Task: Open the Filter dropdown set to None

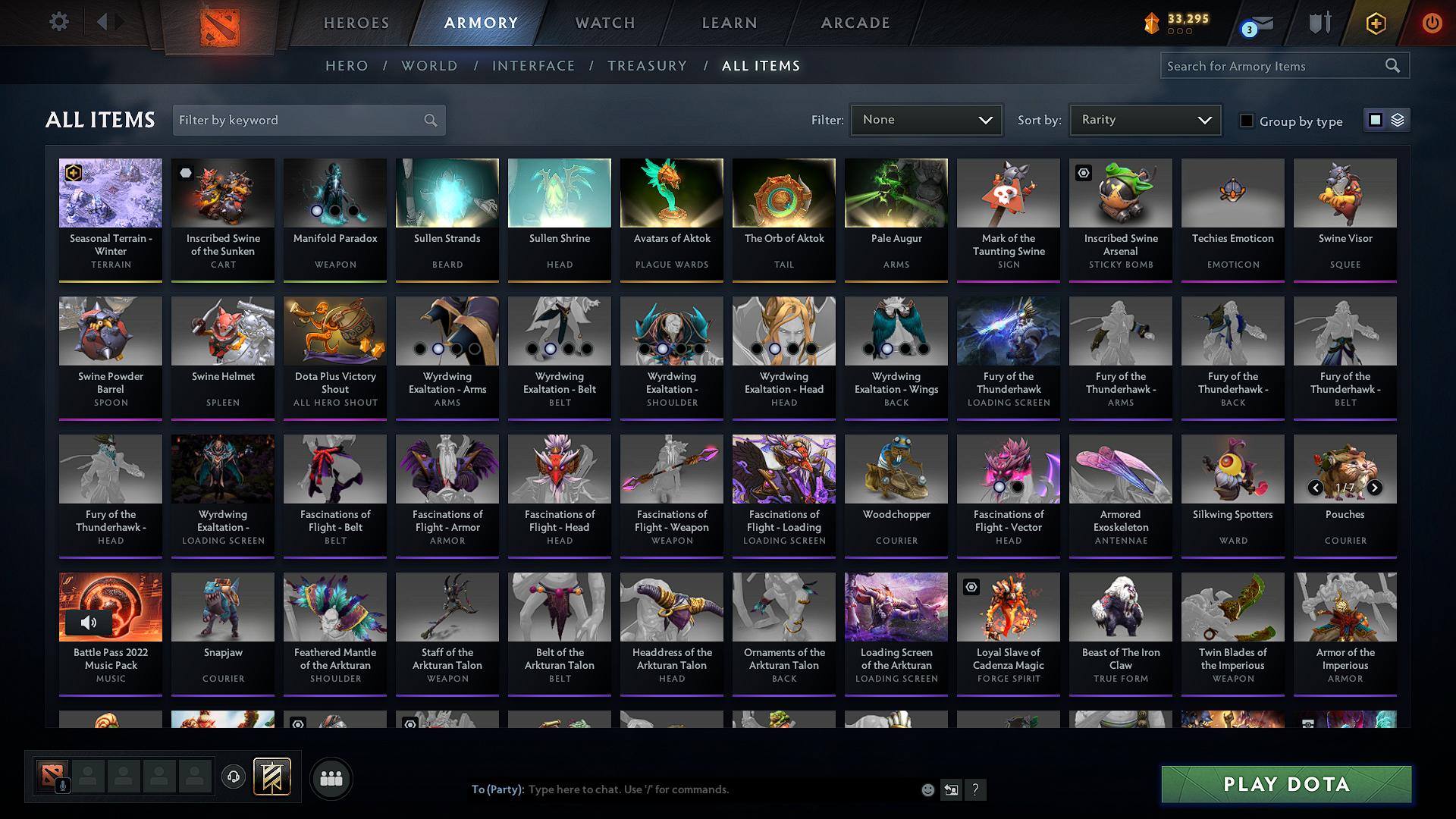Action: click(x=926, y=119)
